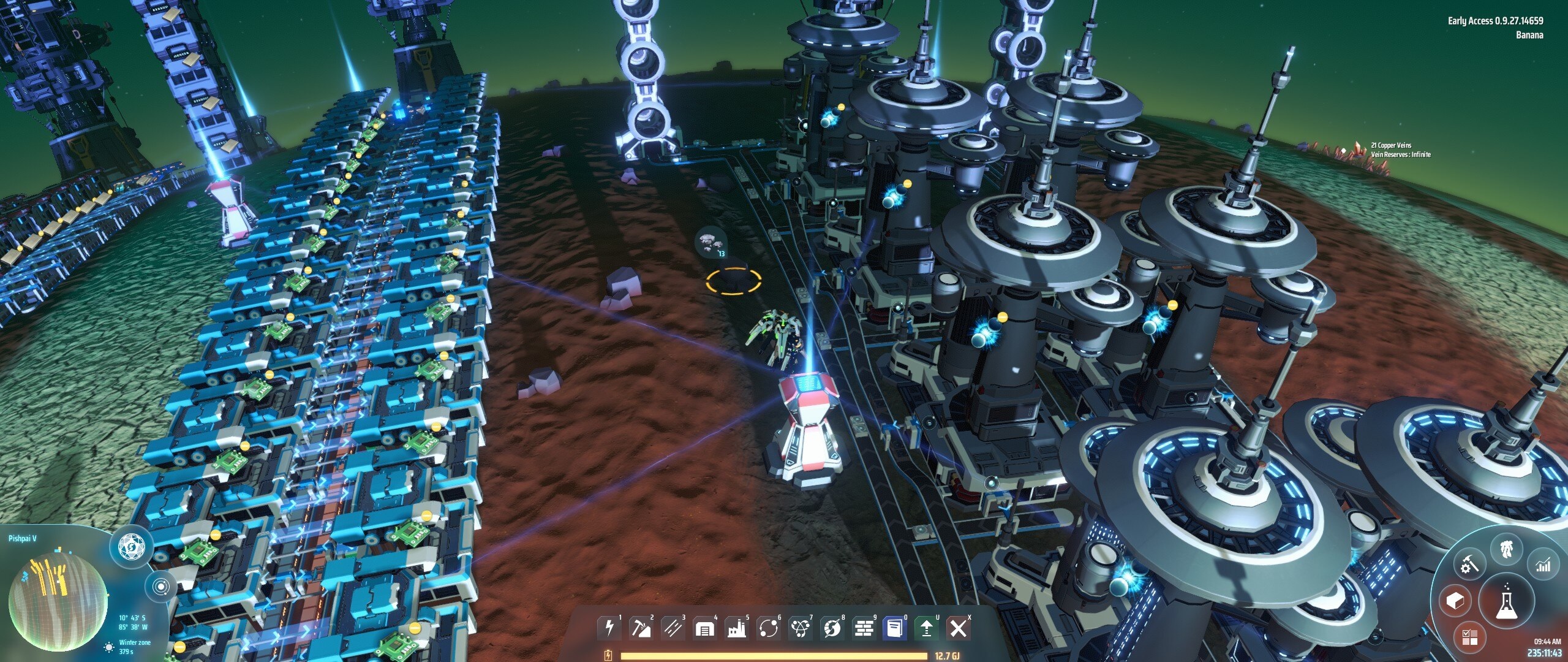Open the Conveyor belt build category
This screenshot has width=1568, height=662.
(x=673, y=629)
